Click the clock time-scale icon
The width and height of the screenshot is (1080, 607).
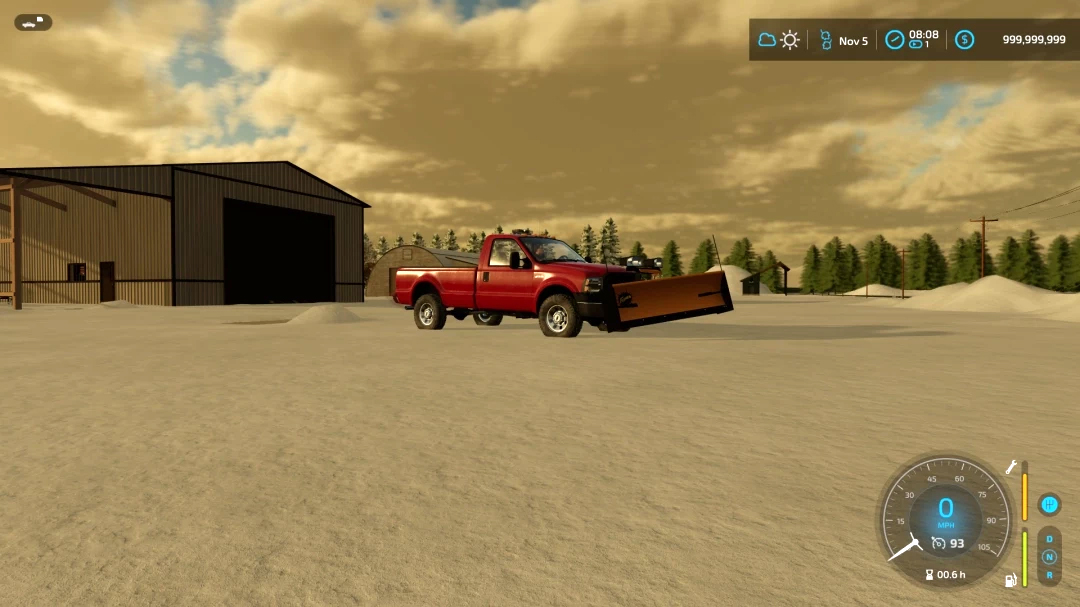click(894, 40)
